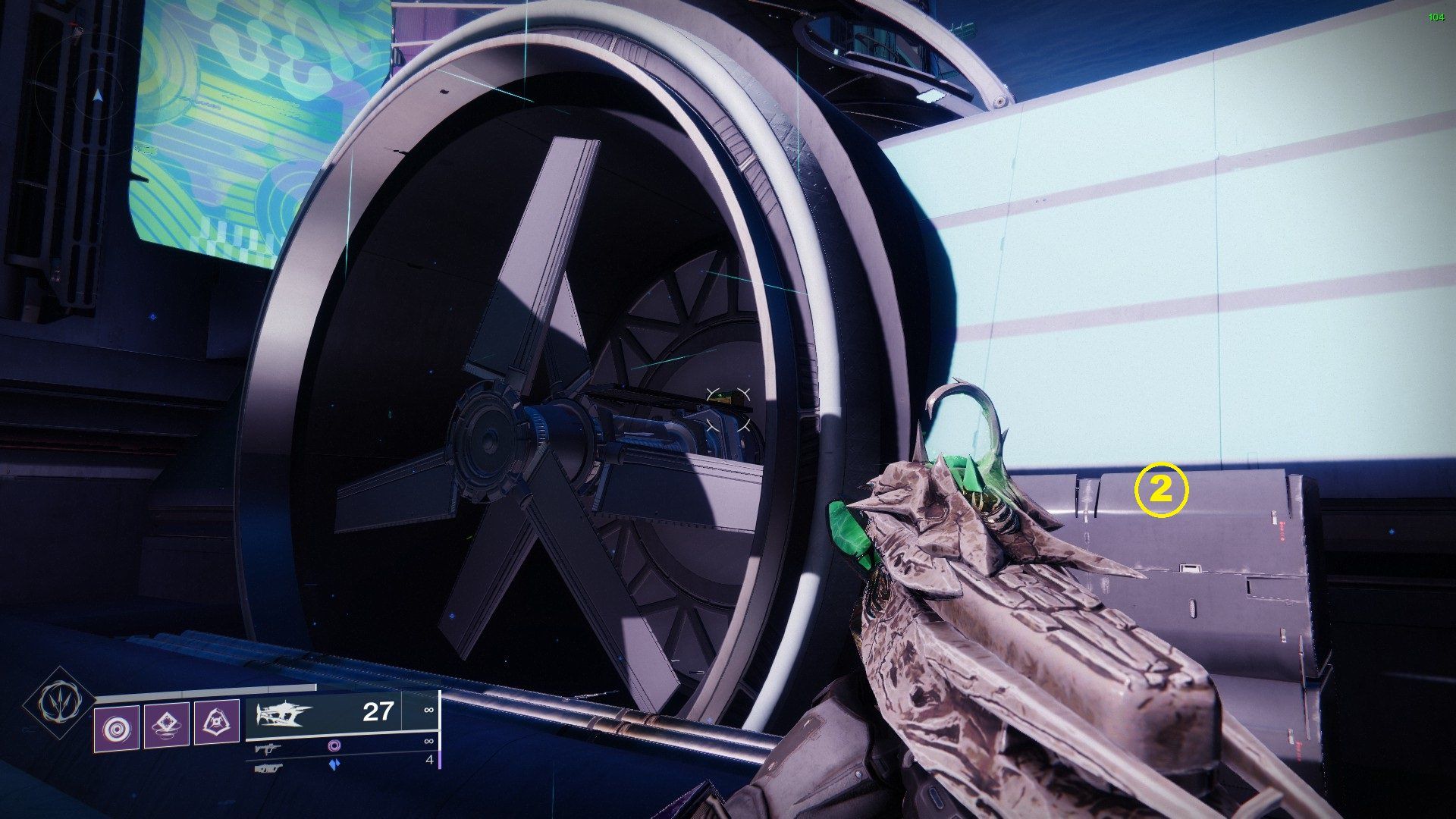Click the submachine gun weapon icon
The image size is (1456, 819).
[268, 750]
